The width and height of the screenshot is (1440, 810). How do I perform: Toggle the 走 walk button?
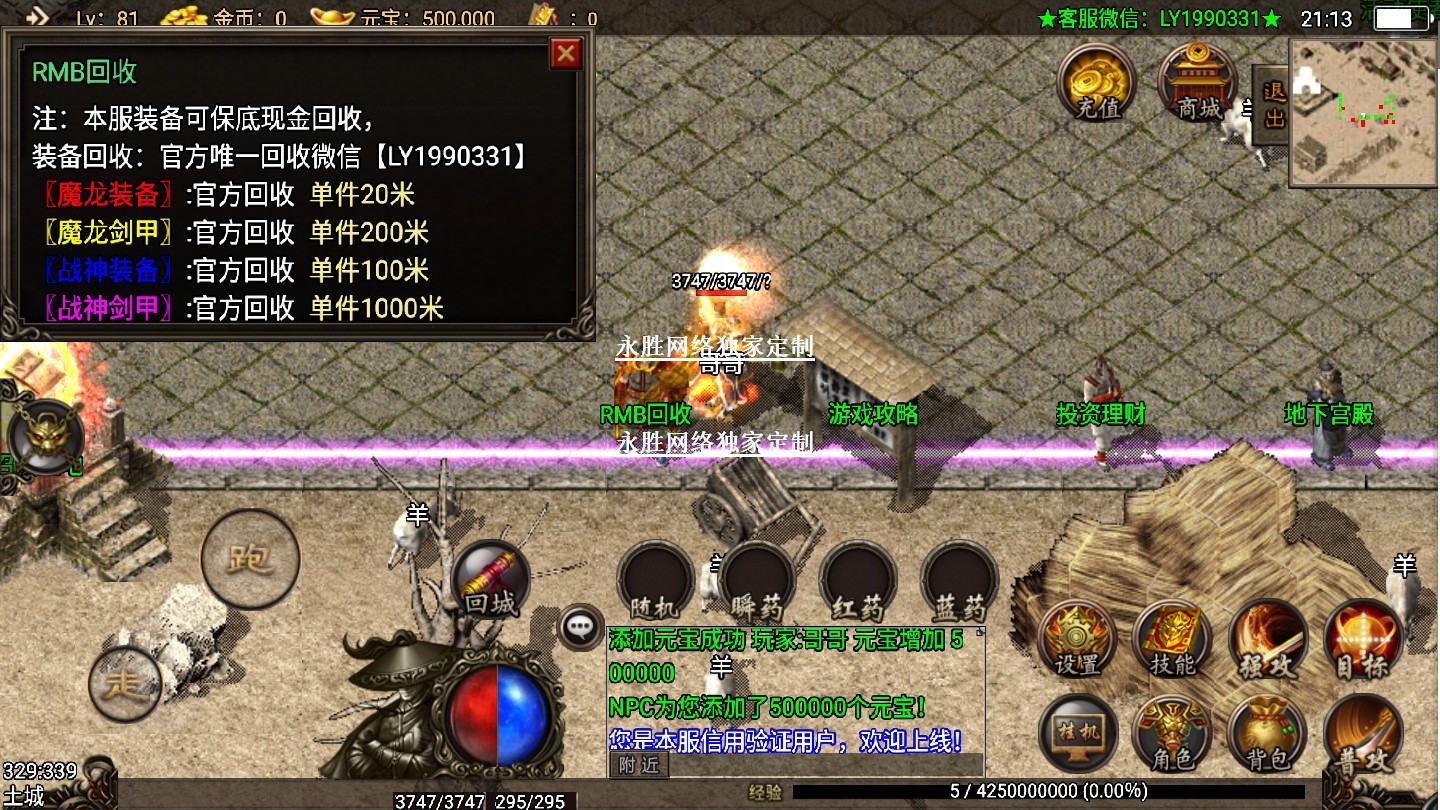point(125,685)
